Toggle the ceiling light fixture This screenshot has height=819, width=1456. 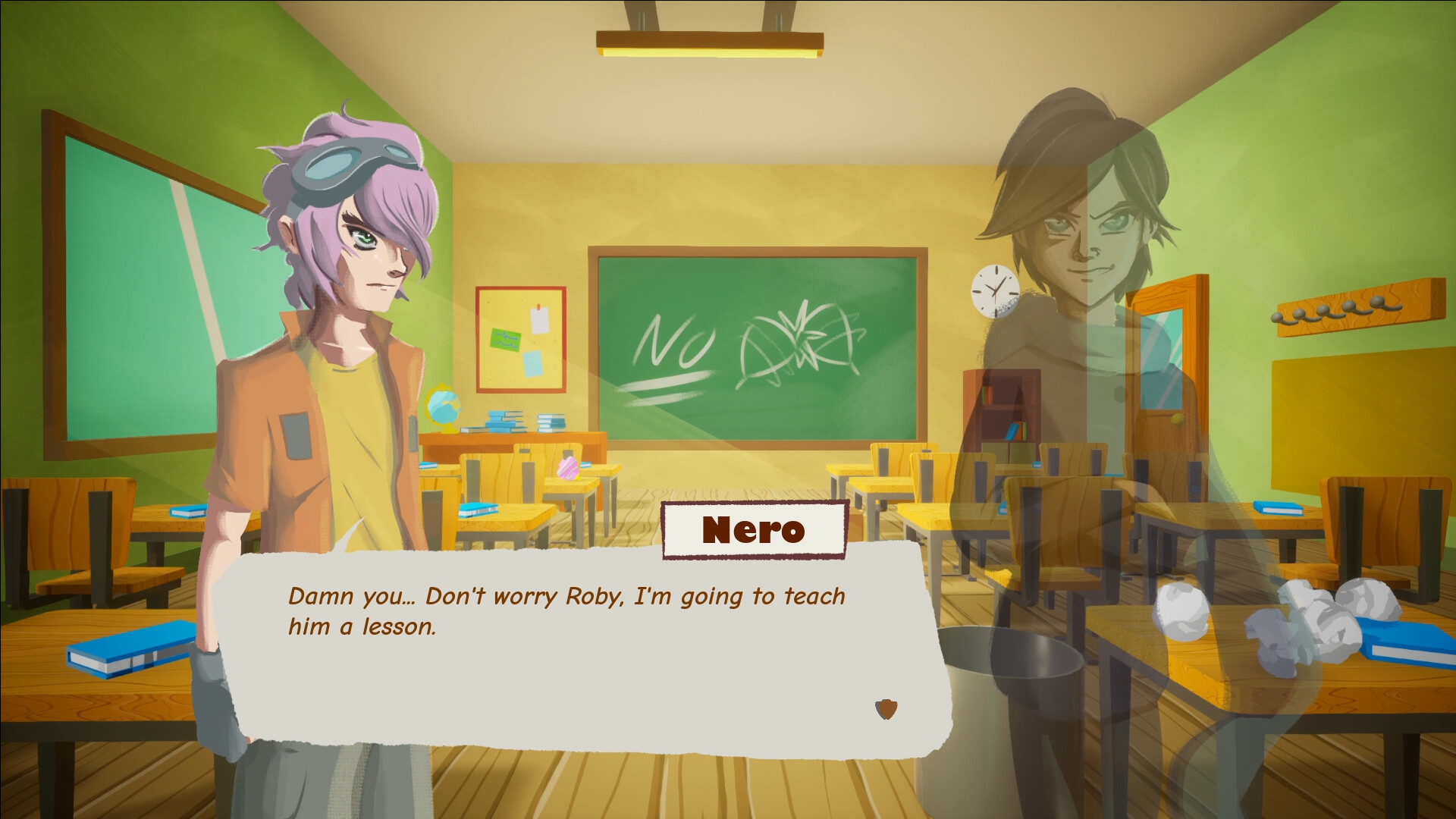coord(709,42)
